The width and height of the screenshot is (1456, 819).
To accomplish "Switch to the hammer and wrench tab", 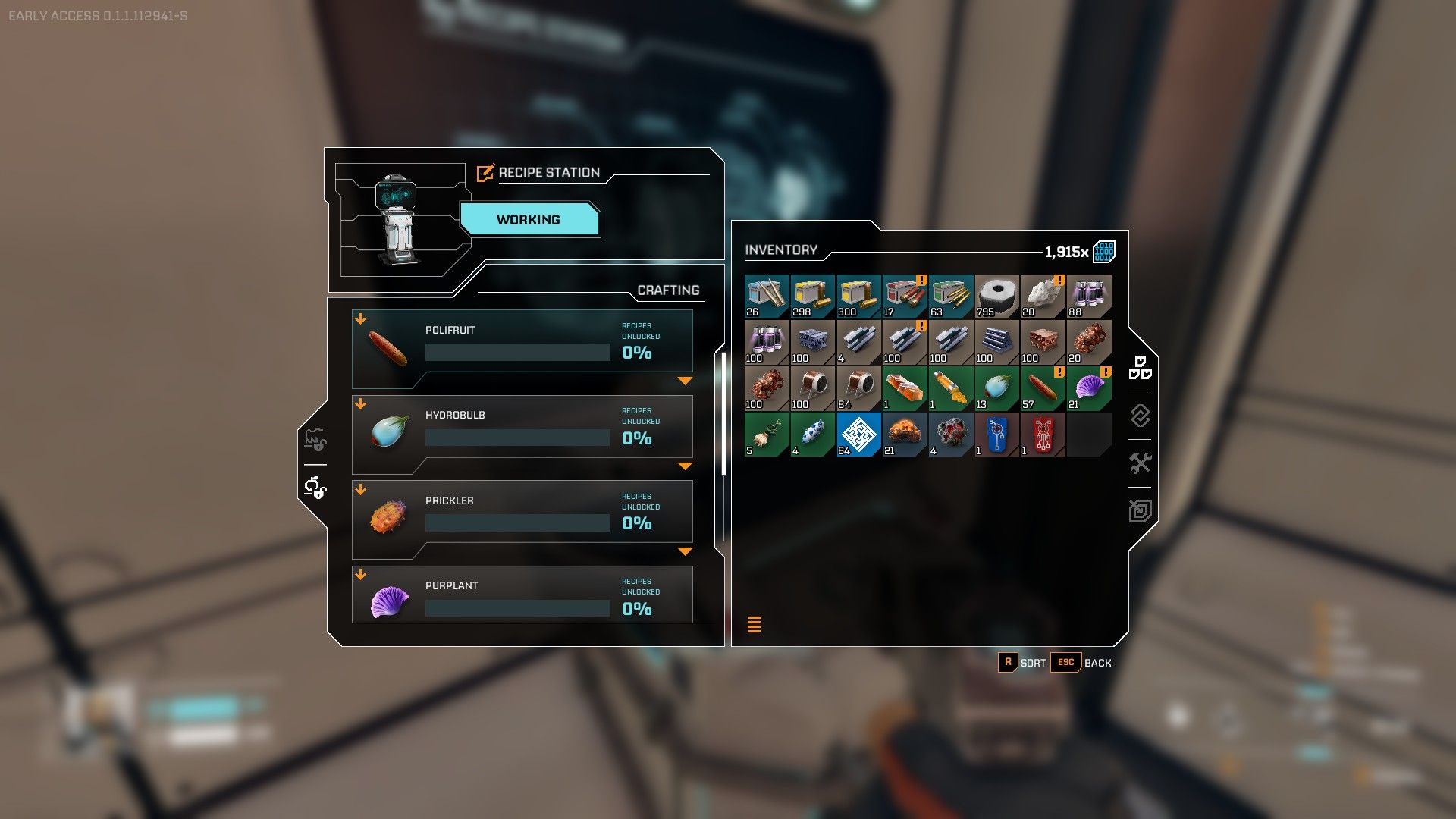I will 1140,463.
